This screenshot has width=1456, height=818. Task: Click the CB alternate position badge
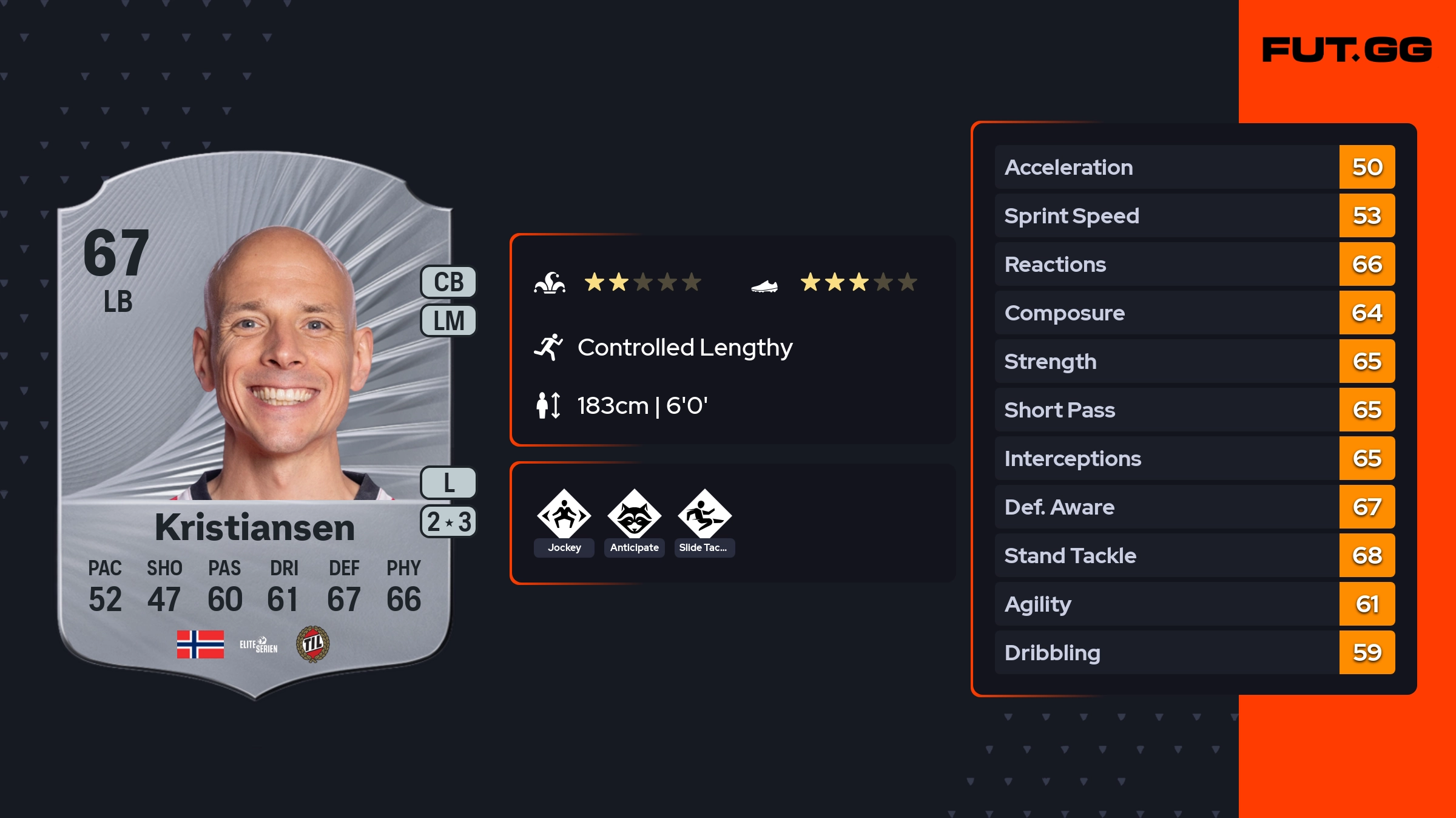tap(448, 282)
